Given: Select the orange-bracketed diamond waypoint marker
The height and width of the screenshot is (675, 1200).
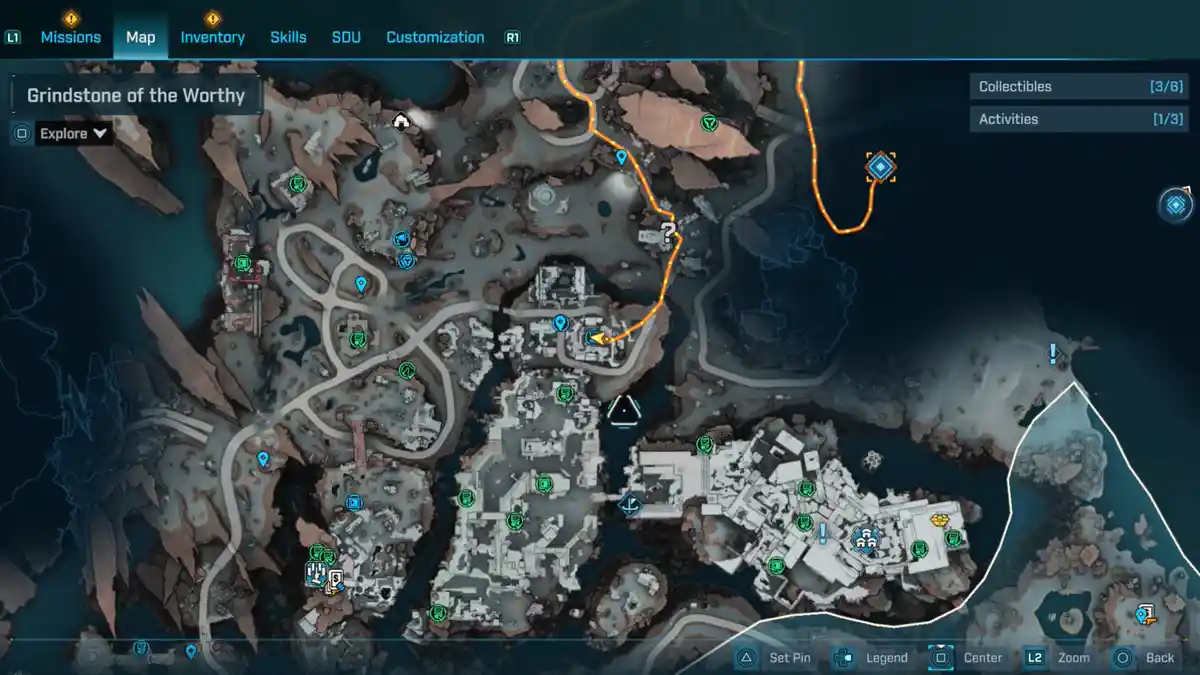Looking at the screenshot, I should click(x=880, y=167).
